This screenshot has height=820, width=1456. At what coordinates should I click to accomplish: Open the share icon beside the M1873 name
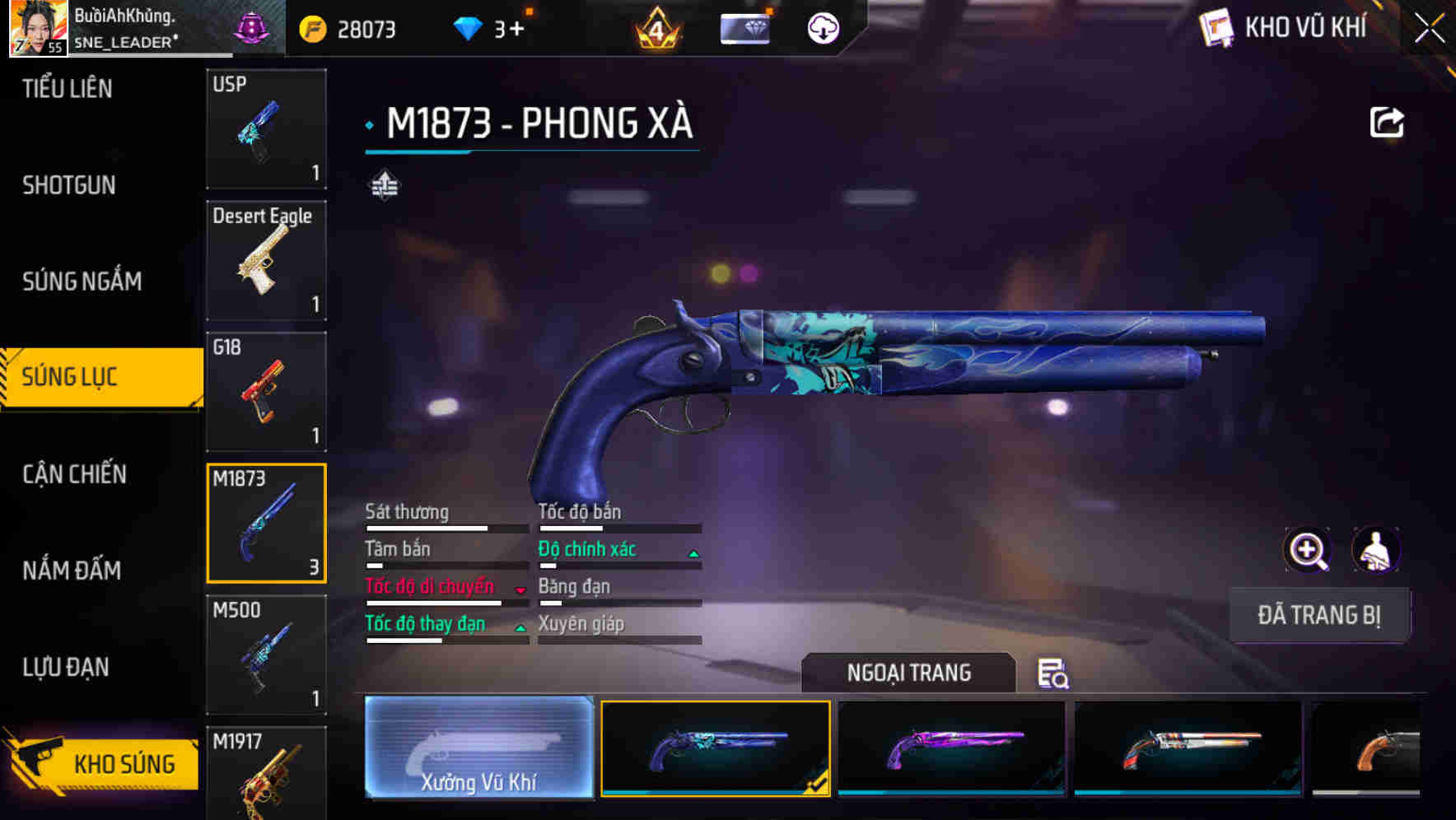(x=1387, y=121)
